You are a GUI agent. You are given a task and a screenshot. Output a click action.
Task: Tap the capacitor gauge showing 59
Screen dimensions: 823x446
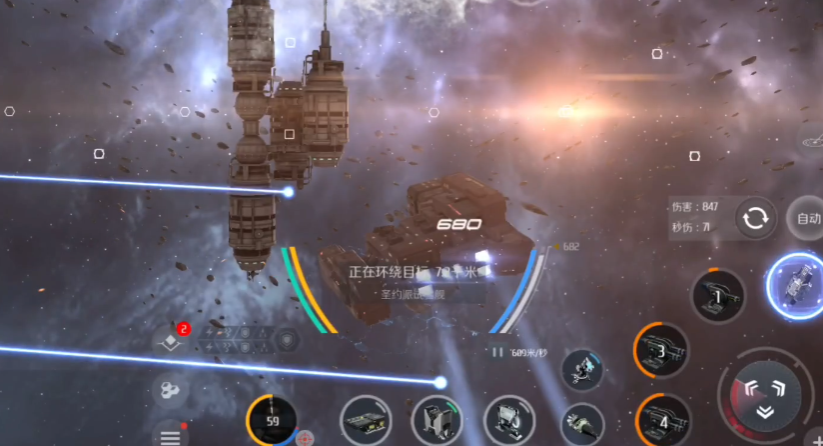(272, 420)
